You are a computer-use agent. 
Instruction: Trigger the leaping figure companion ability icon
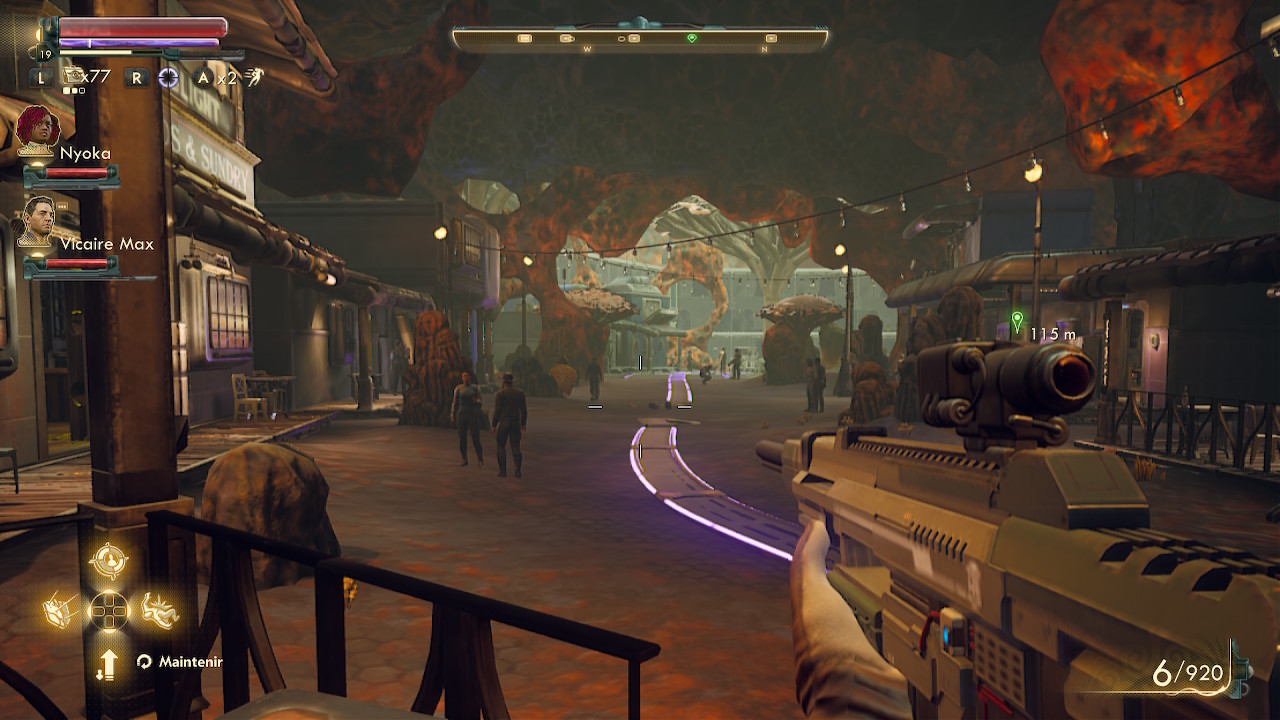[x=159, y=609]
